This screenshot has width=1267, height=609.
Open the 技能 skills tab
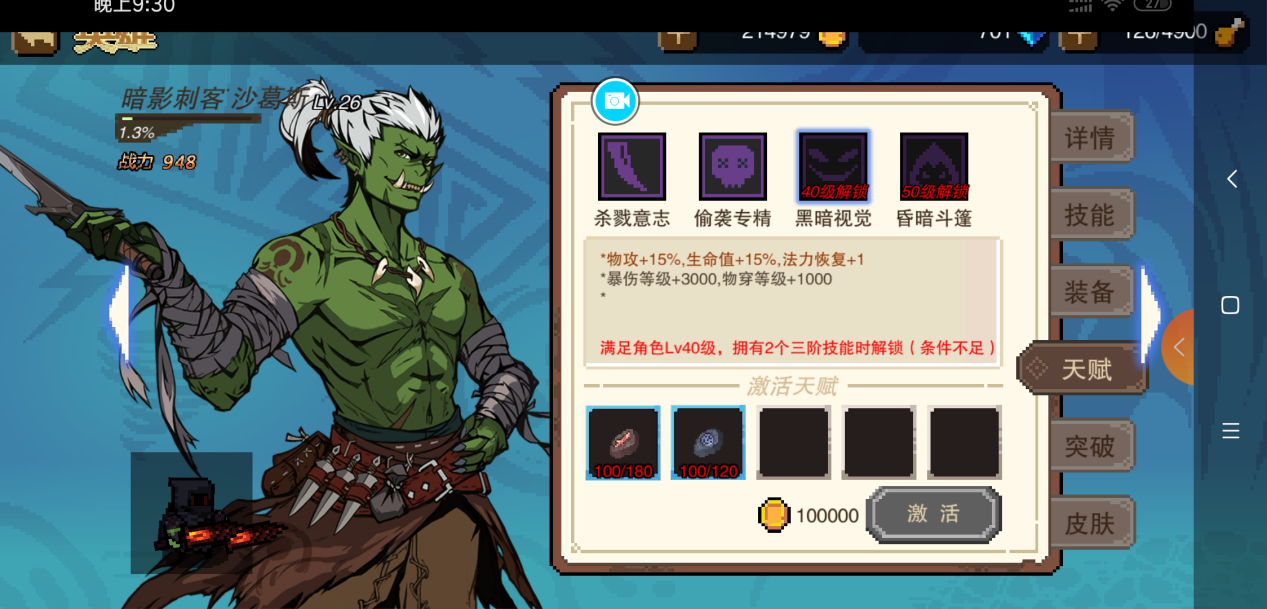(x=1090, y=215)
